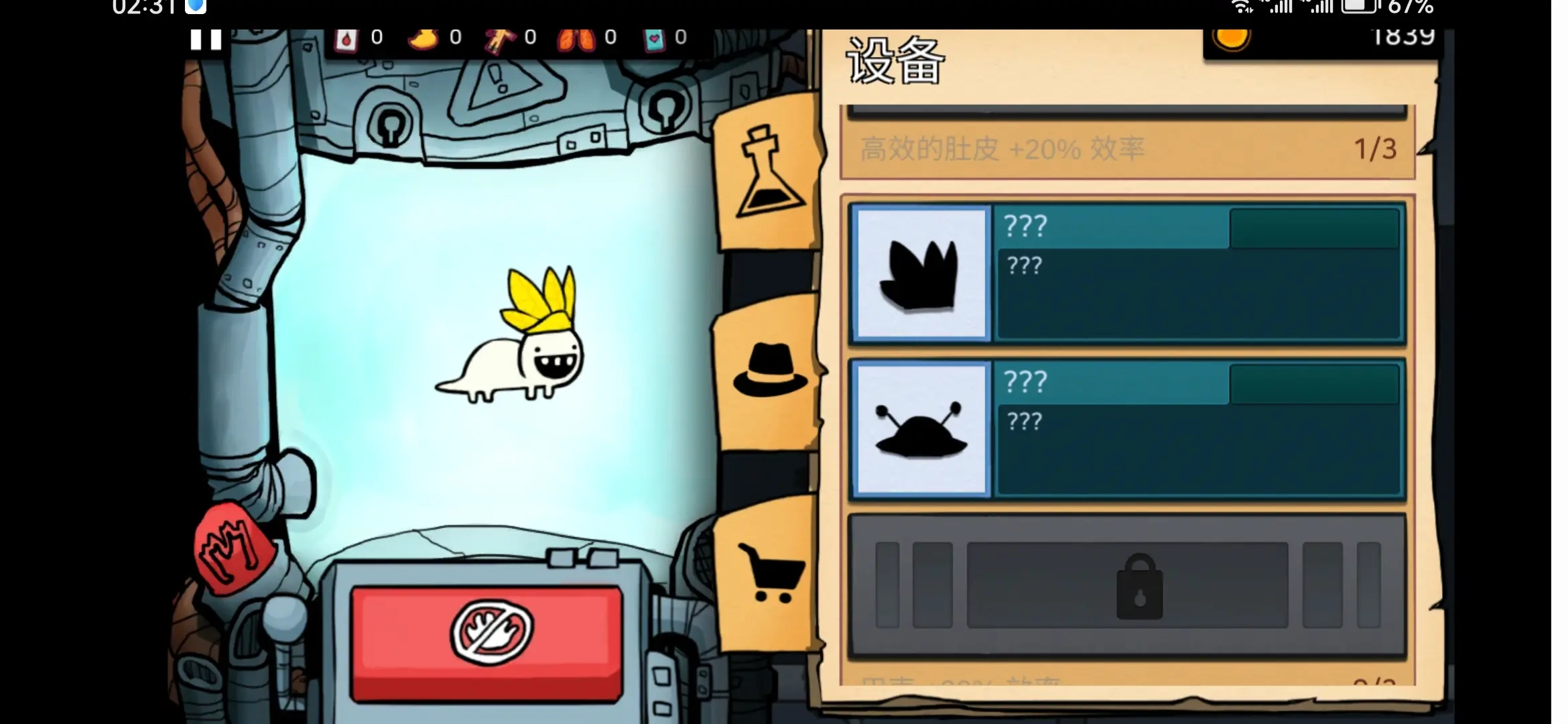Select the 高效的肚皮 +20% 效率 row
This screenshot has height=724, width=1568.
coord(1127,149)
